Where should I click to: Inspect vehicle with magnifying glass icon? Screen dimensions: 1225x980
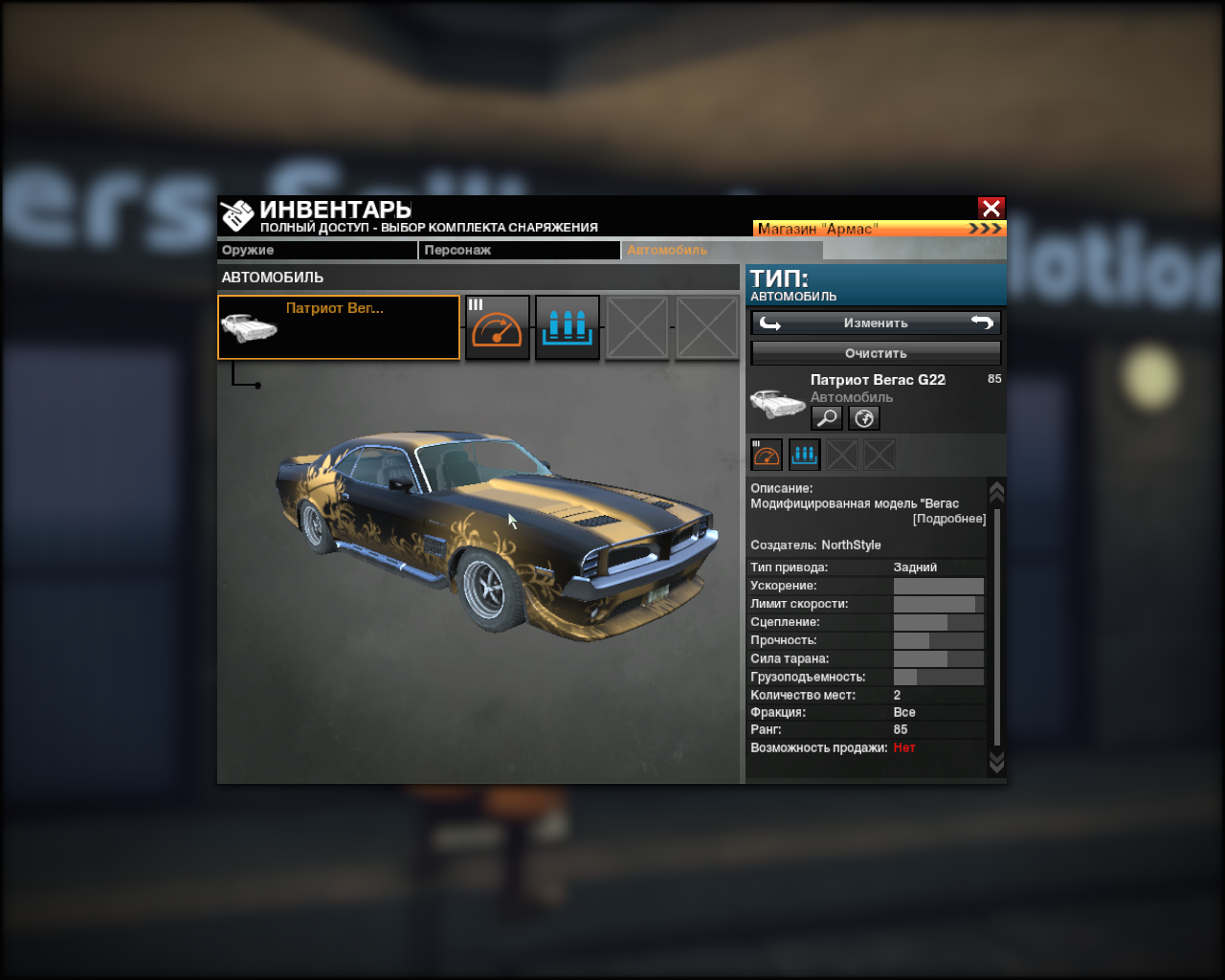(827, 418)
